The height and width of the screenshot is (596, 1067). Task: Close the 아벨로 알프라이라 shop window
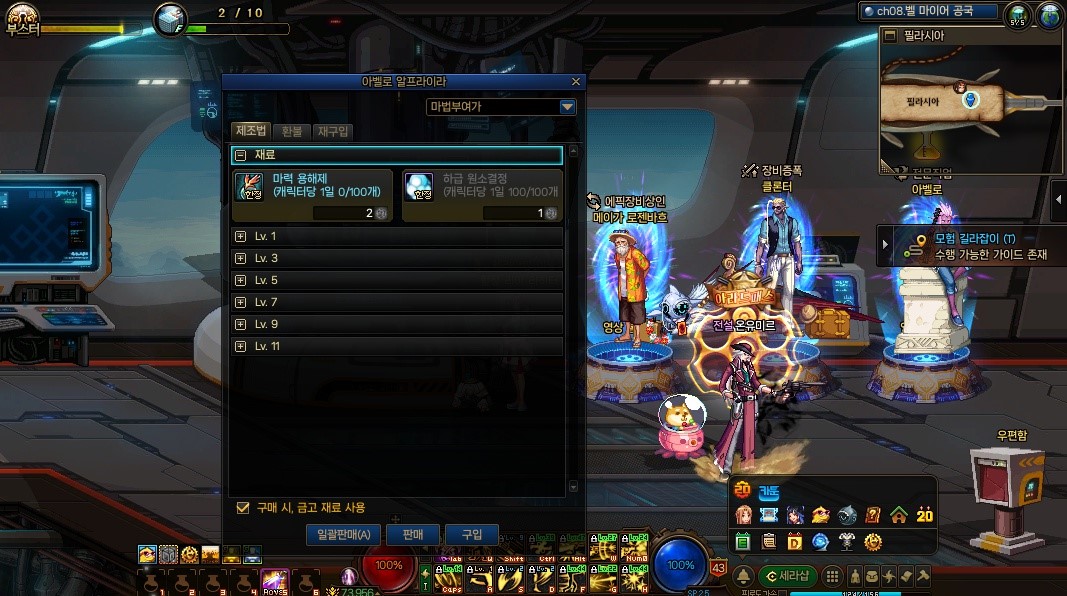[x=576, y=82]
